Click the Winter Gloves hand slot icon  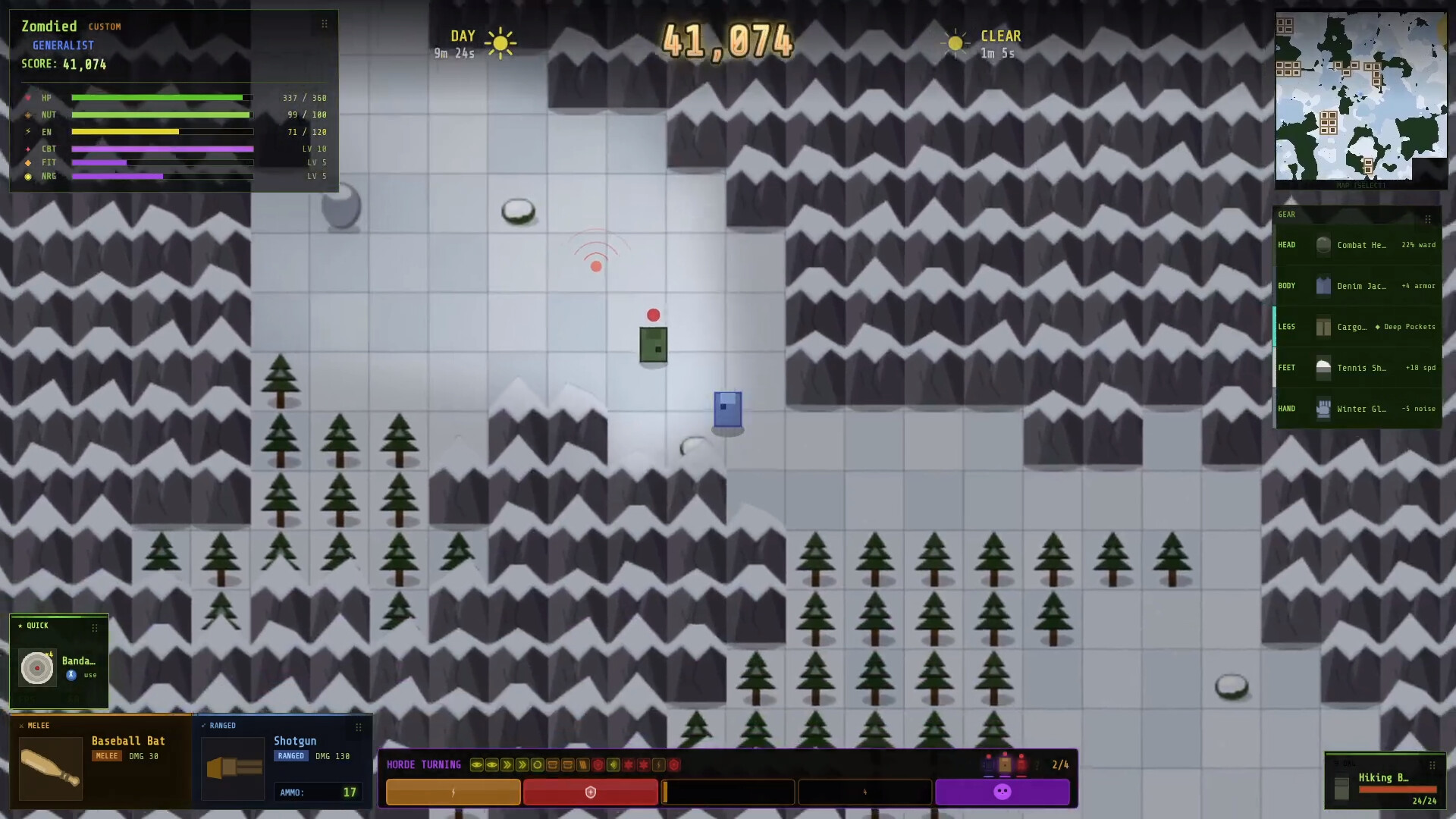[1323, 408]
